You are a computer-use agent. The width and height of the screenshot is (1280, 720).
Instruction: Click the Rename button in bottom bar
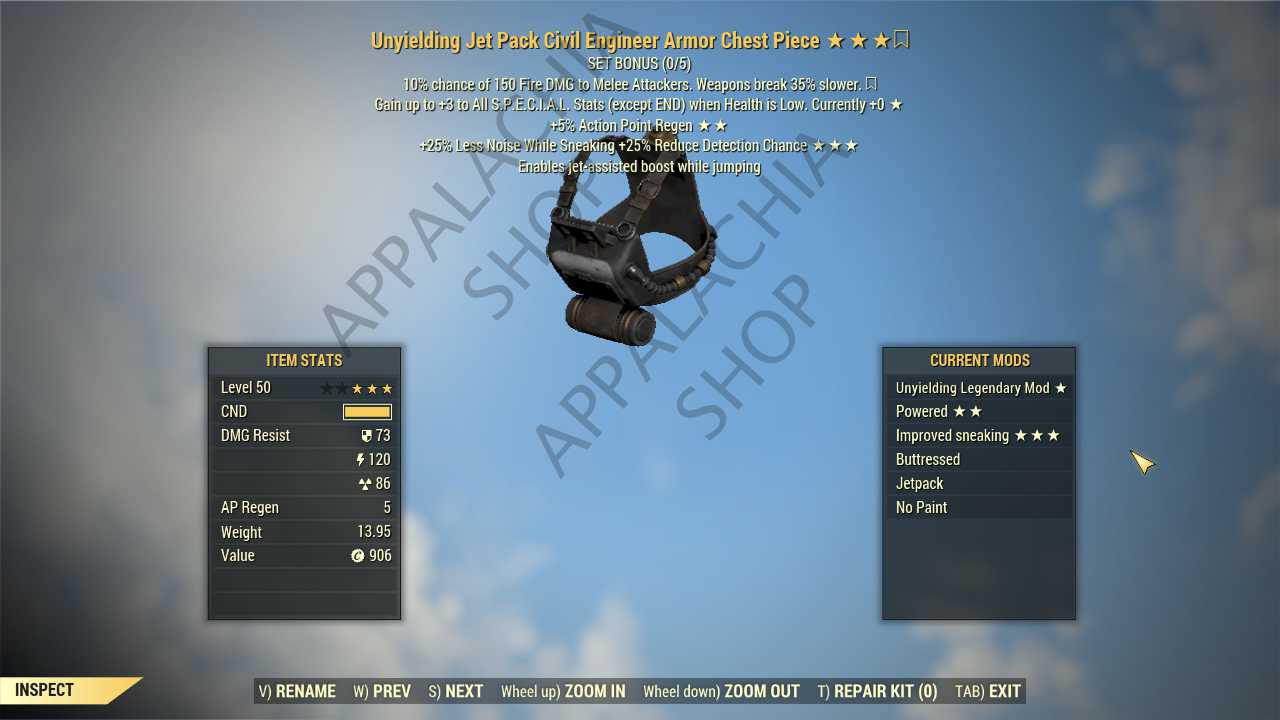(x=297, y=691)
